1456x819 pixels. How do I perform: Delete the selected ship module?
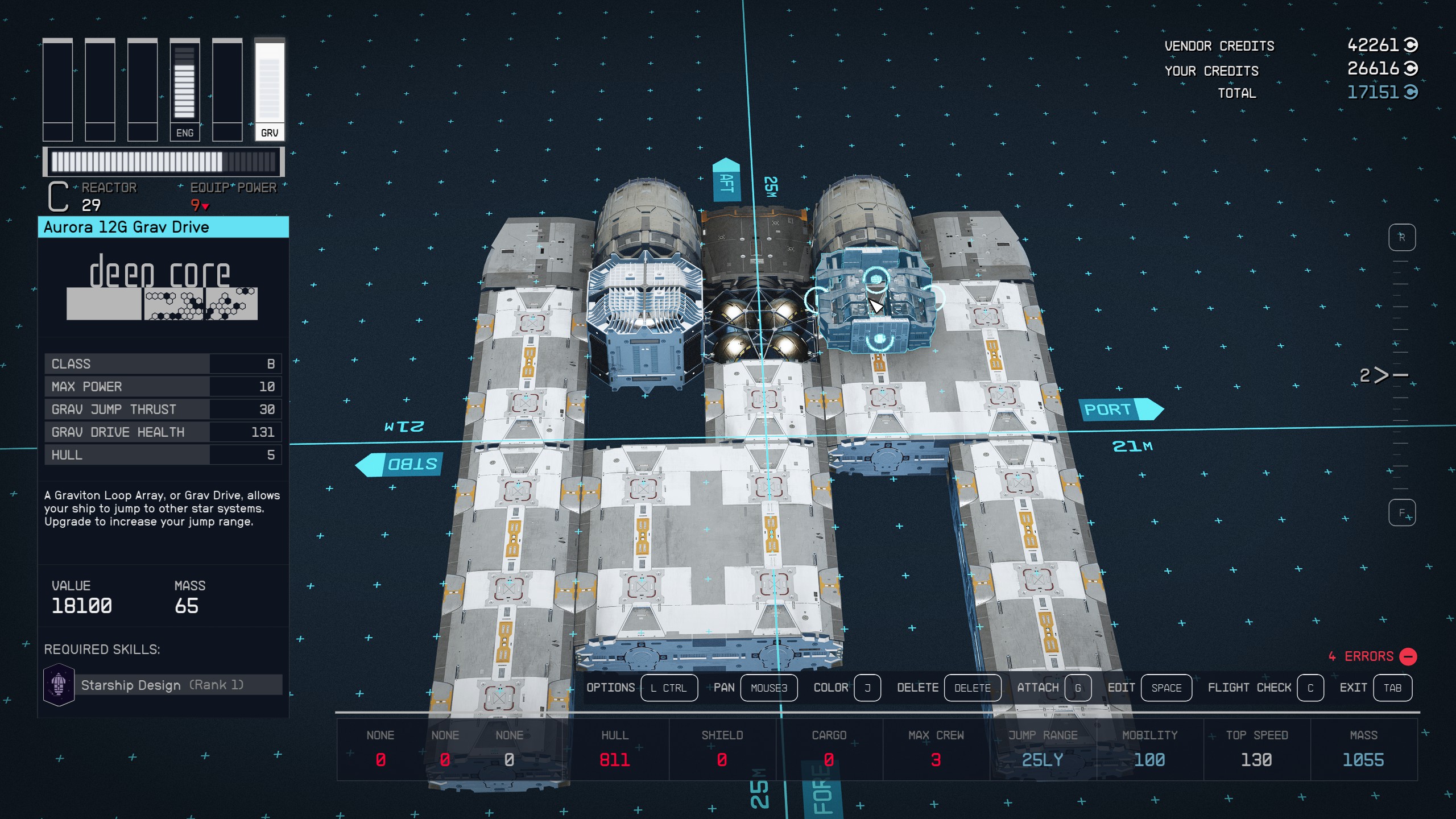[972, 688]
